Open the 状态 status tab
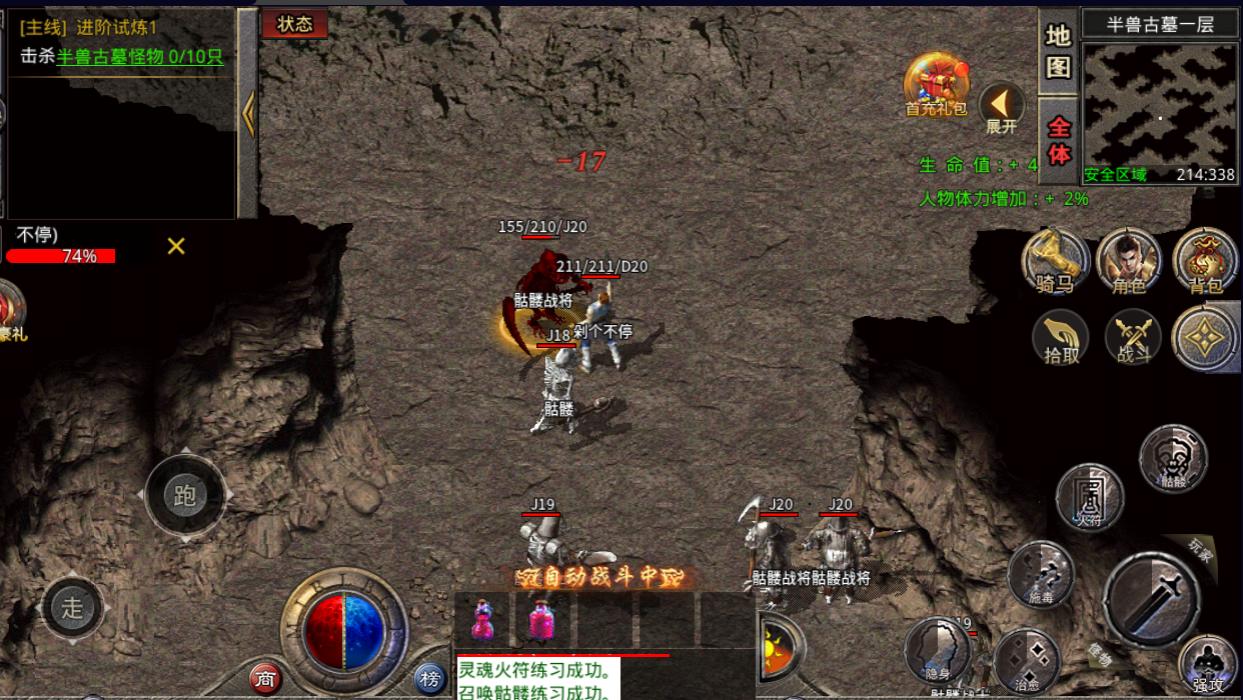This screenshot has height=700, width=1243. point(295,24)
